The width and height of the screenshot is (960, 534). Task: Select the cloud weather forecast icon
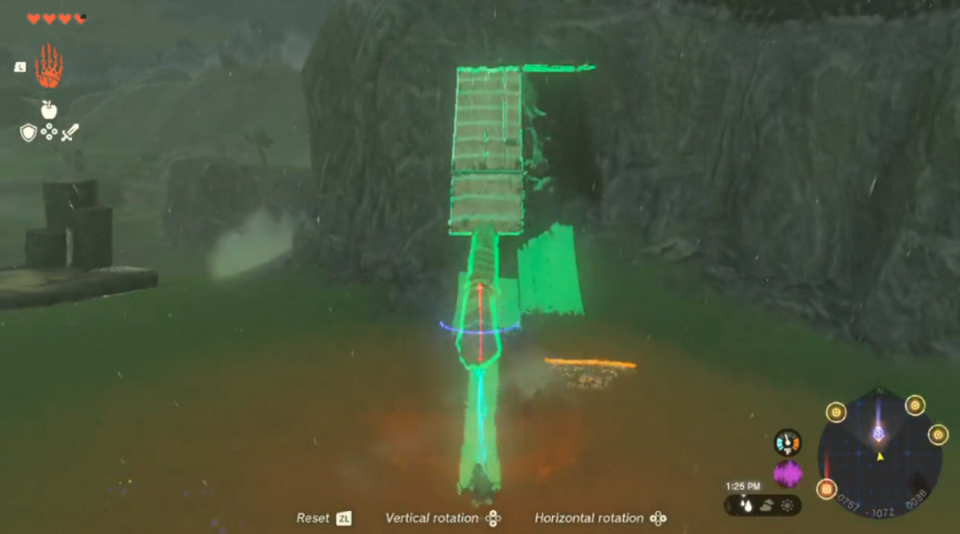point(766,505)
